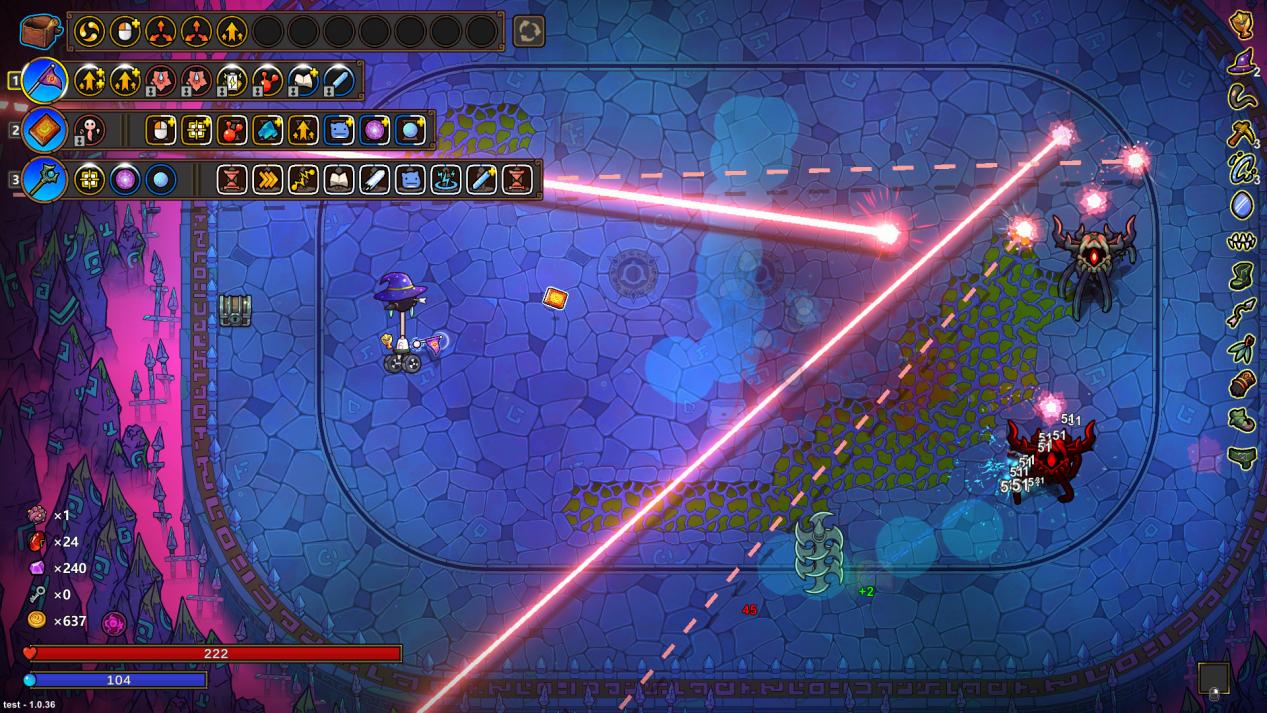This screenshot has width=1267, height=713.
Task: Select the pickaxe relic
Action: [x=1241, y=131]
